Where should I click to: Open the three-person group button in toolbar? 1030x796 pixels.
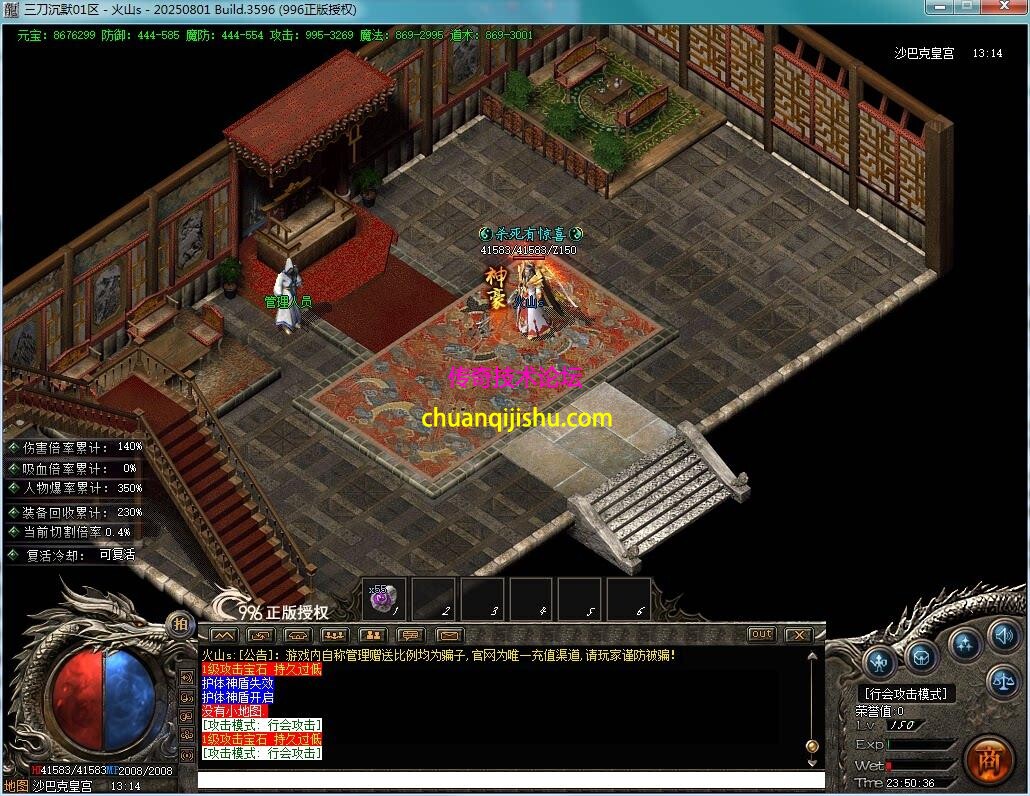(335, 634)
